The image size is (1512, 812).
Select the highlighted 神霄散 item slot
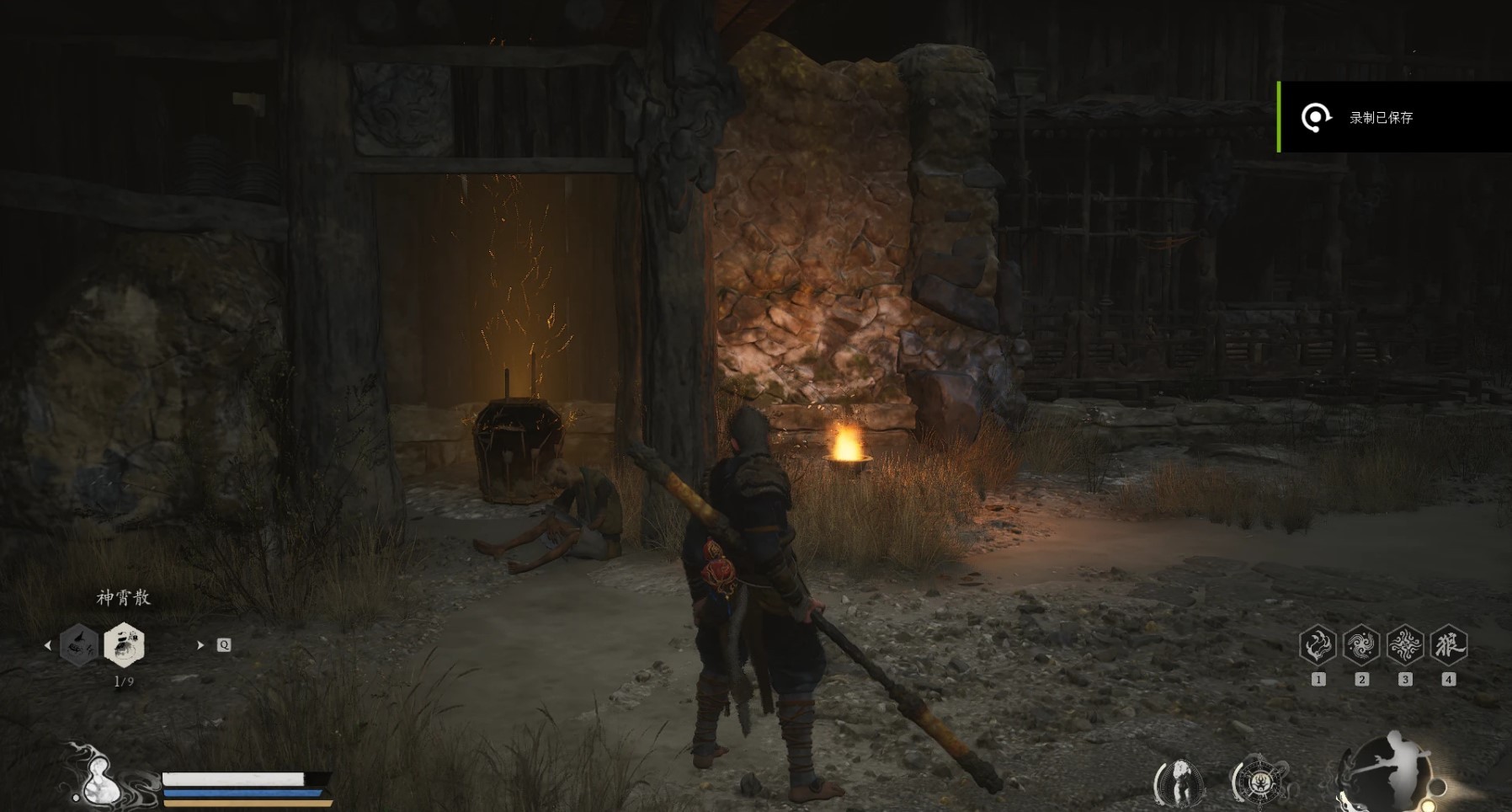coord(124,645)
